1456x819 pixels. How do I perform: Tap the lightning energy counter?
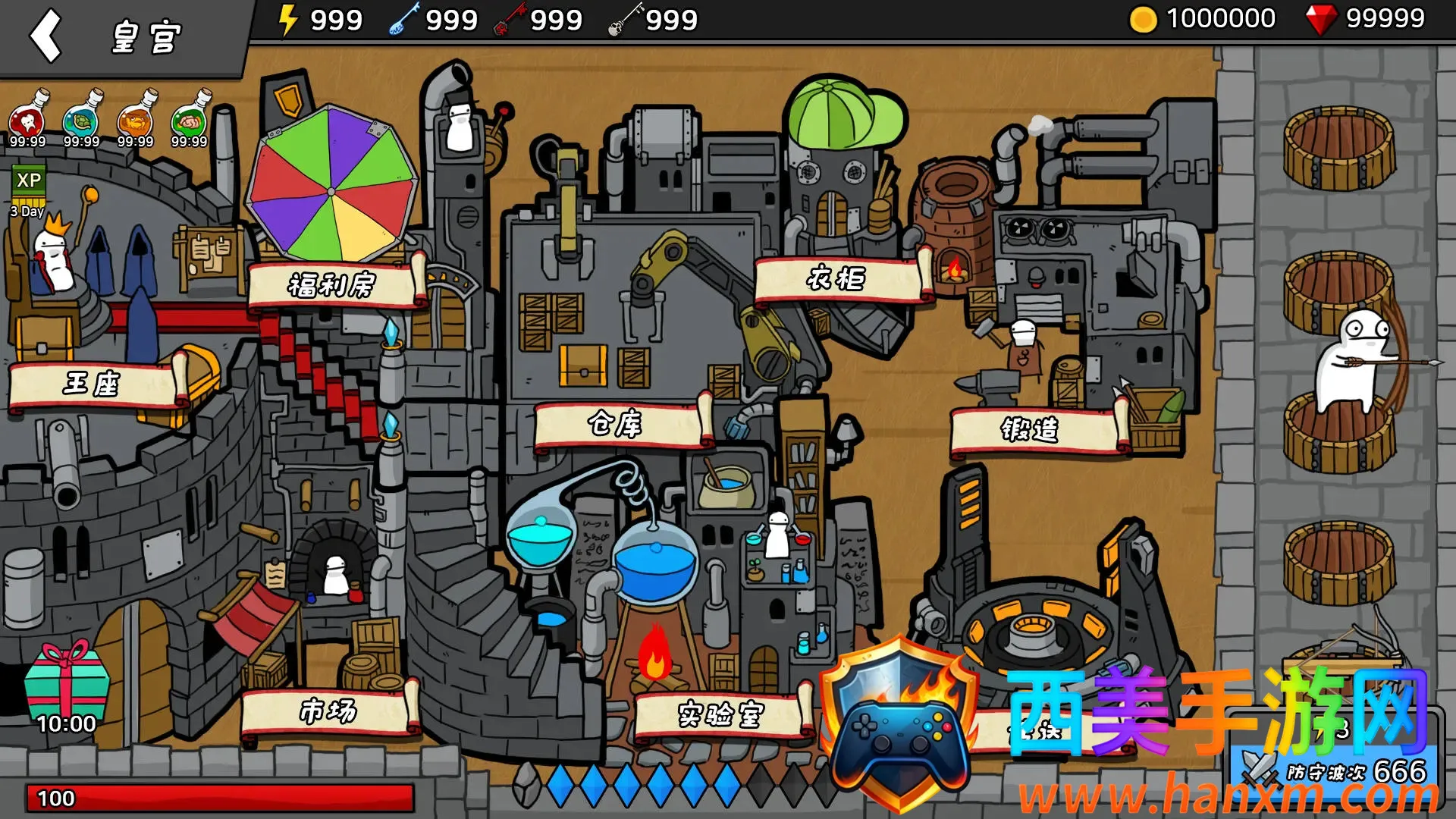pos(320,20)
